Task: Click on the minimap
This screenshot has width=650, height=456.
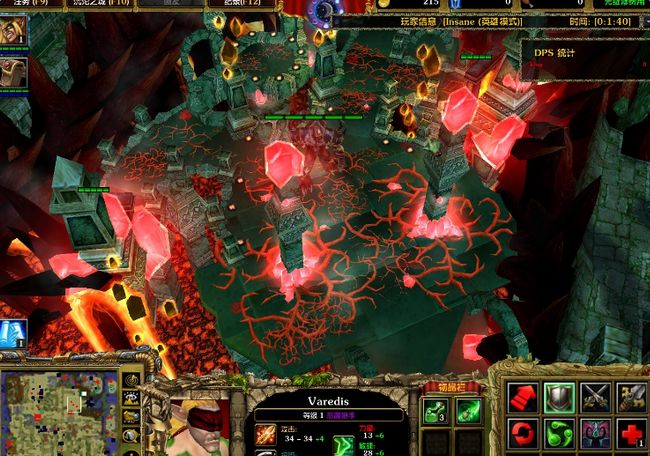Action: click(x=60, y=411)
